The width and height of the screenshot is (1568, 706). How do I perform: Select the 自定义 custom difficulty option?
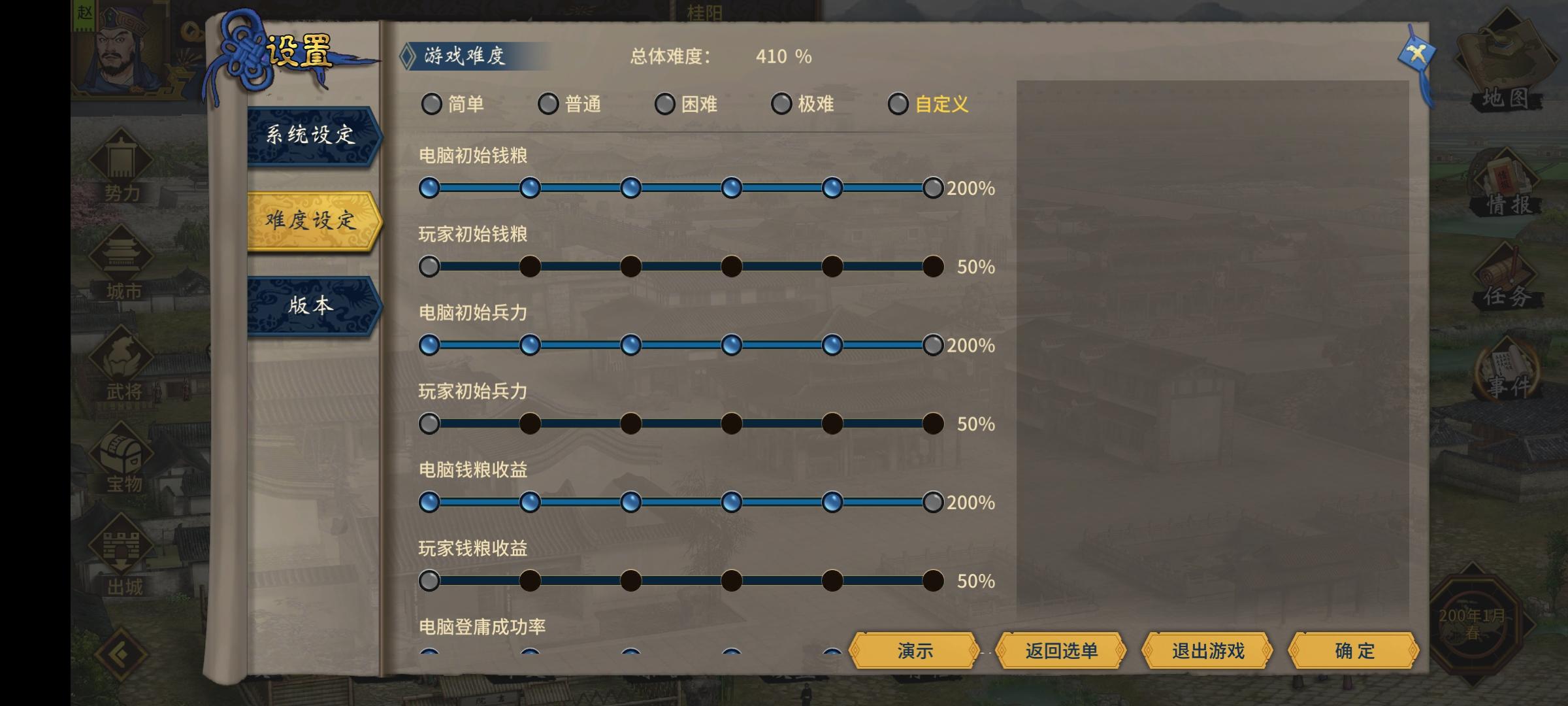pos(898,103)
